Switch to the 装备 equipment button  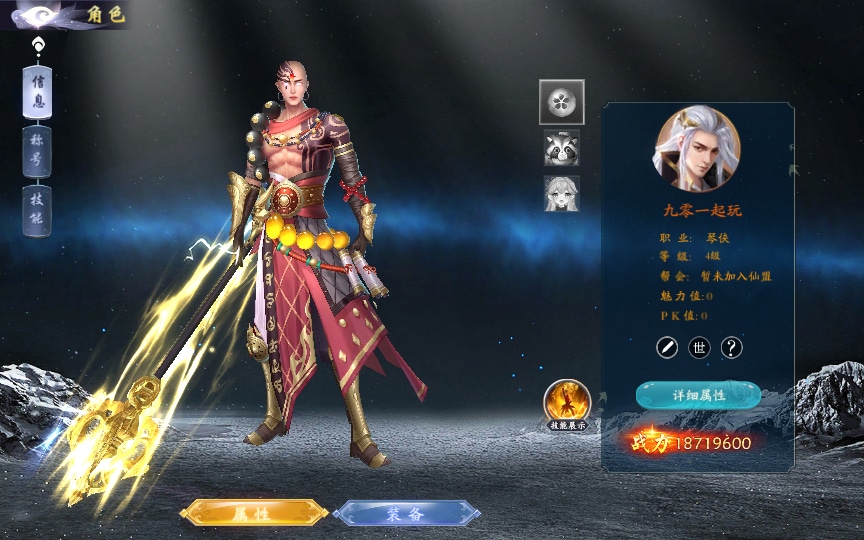click(406, 513)
